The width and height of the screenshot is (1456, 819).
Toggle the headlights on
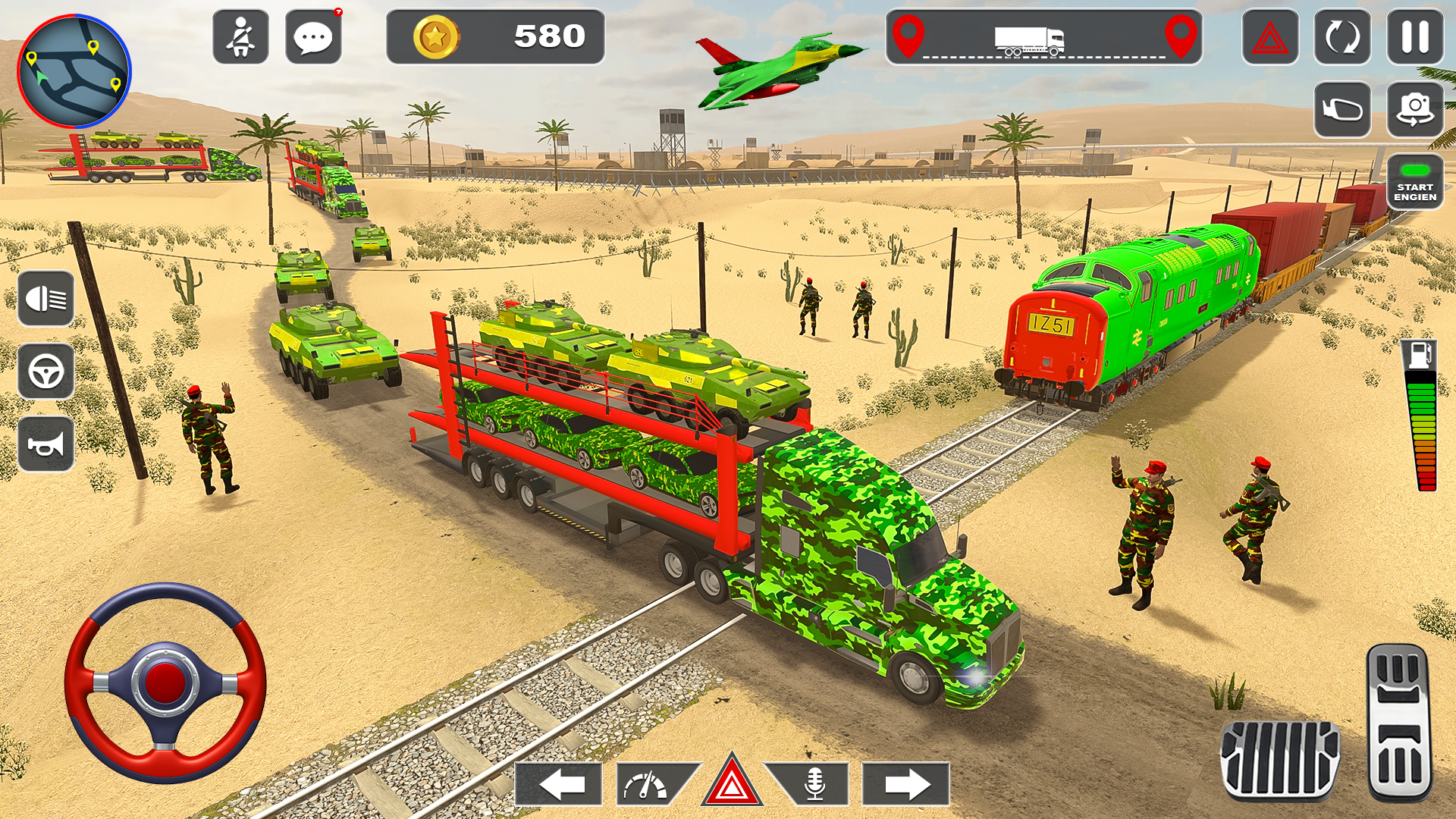[47, 296]
